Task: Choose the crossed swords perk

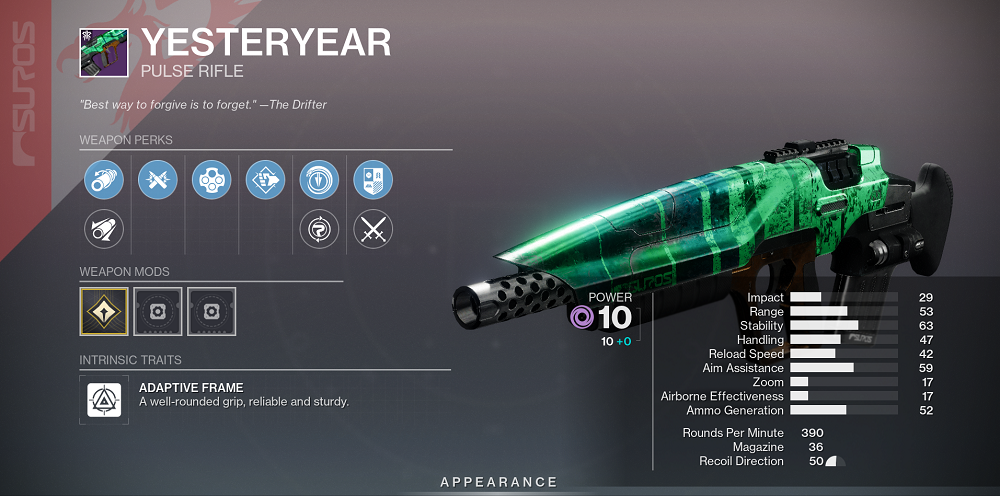Action: click(373, 230)
